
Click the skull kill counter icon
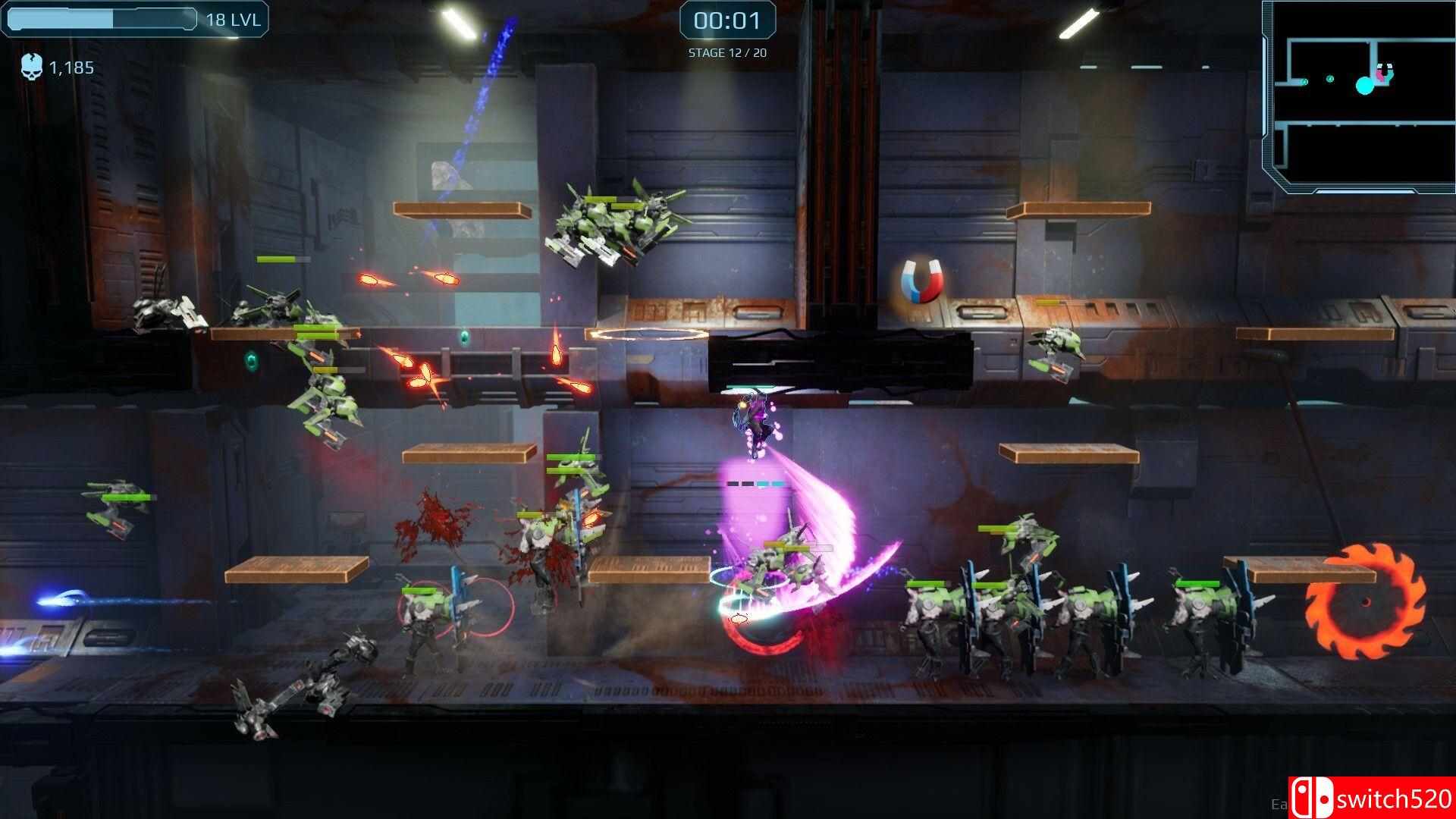point(32,65)
